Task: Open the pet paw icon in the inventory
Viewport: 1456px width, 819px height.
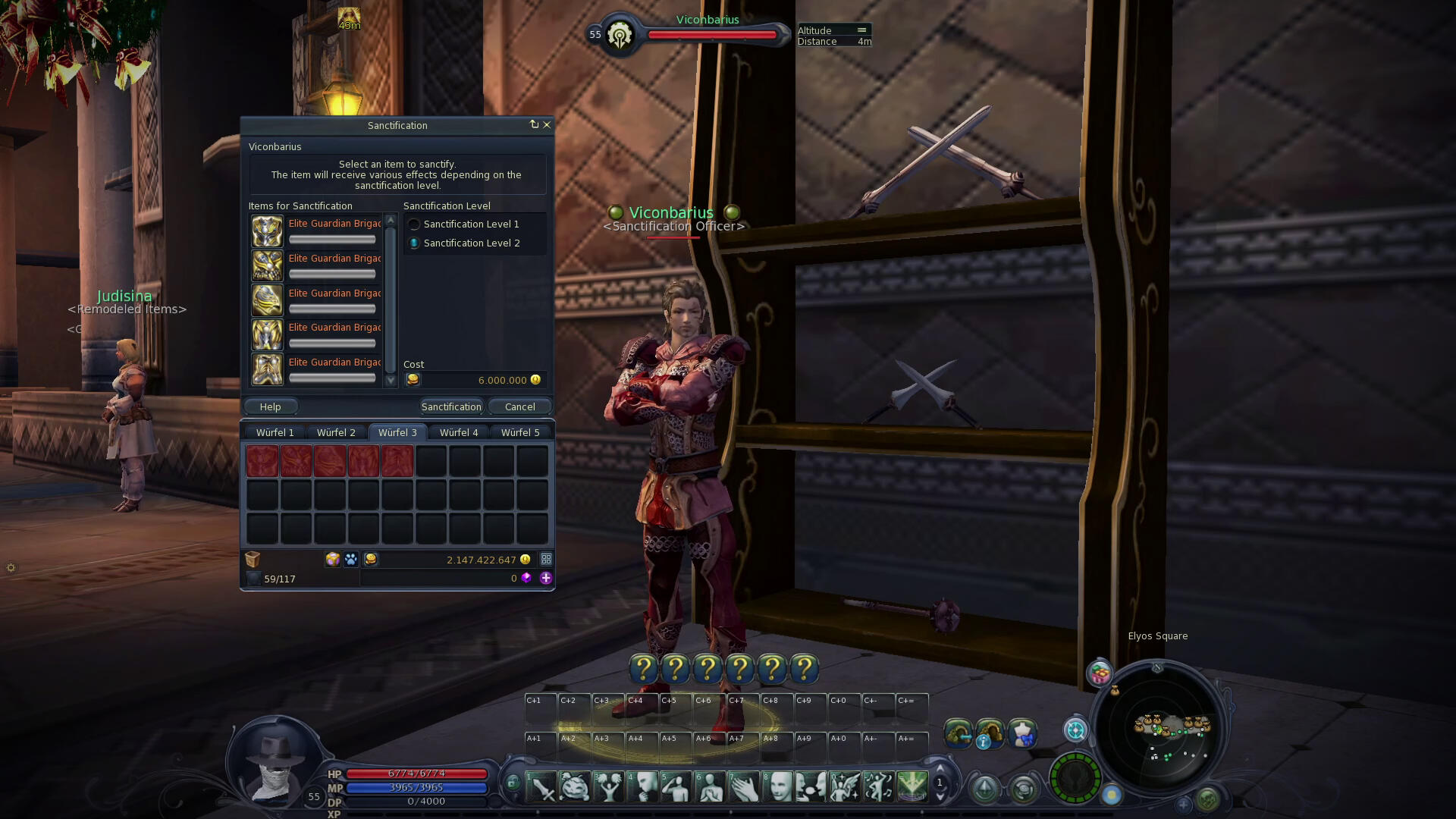Action: [351, 560]
